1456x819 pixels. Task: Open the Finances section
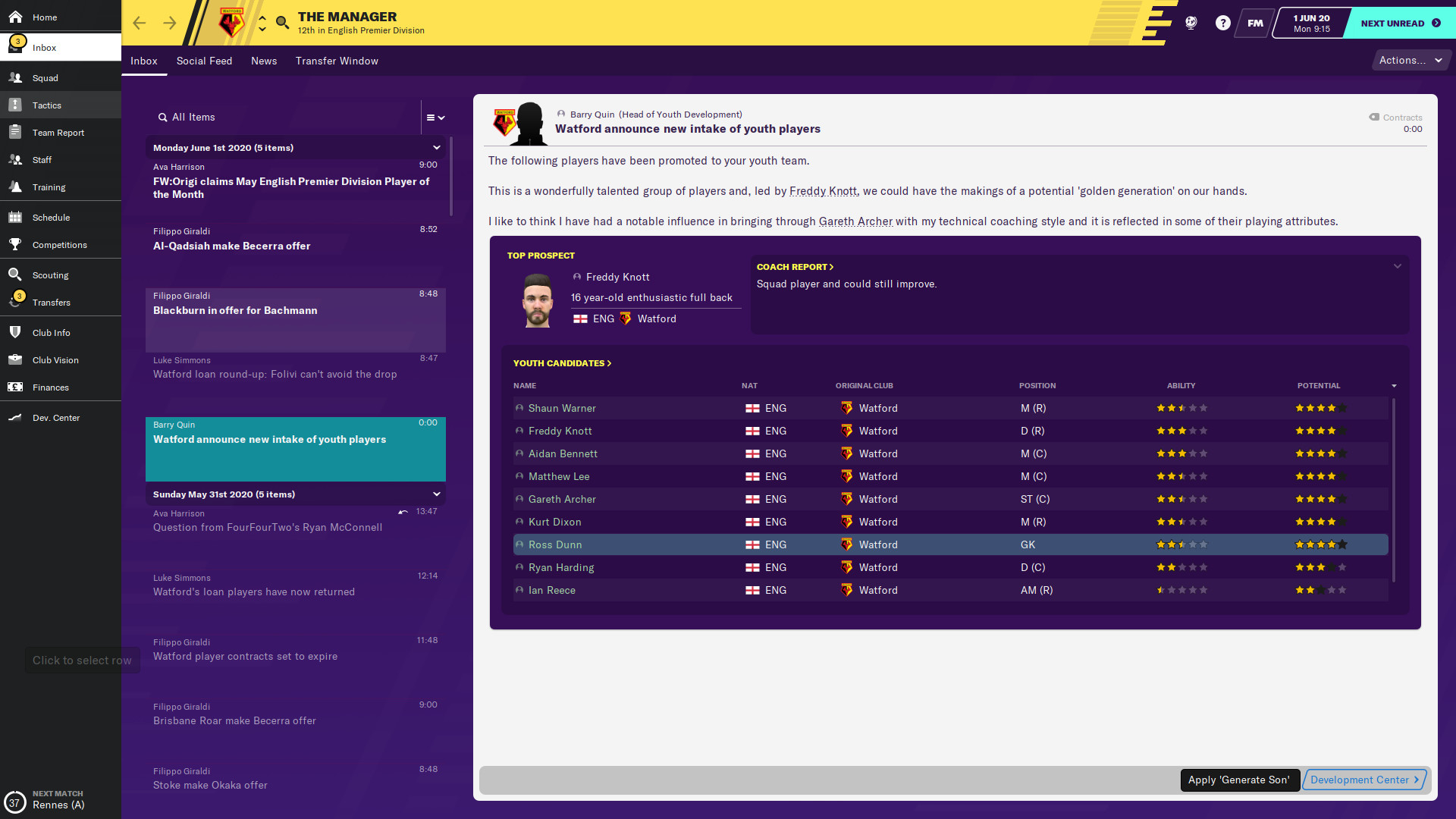point(50,388)
